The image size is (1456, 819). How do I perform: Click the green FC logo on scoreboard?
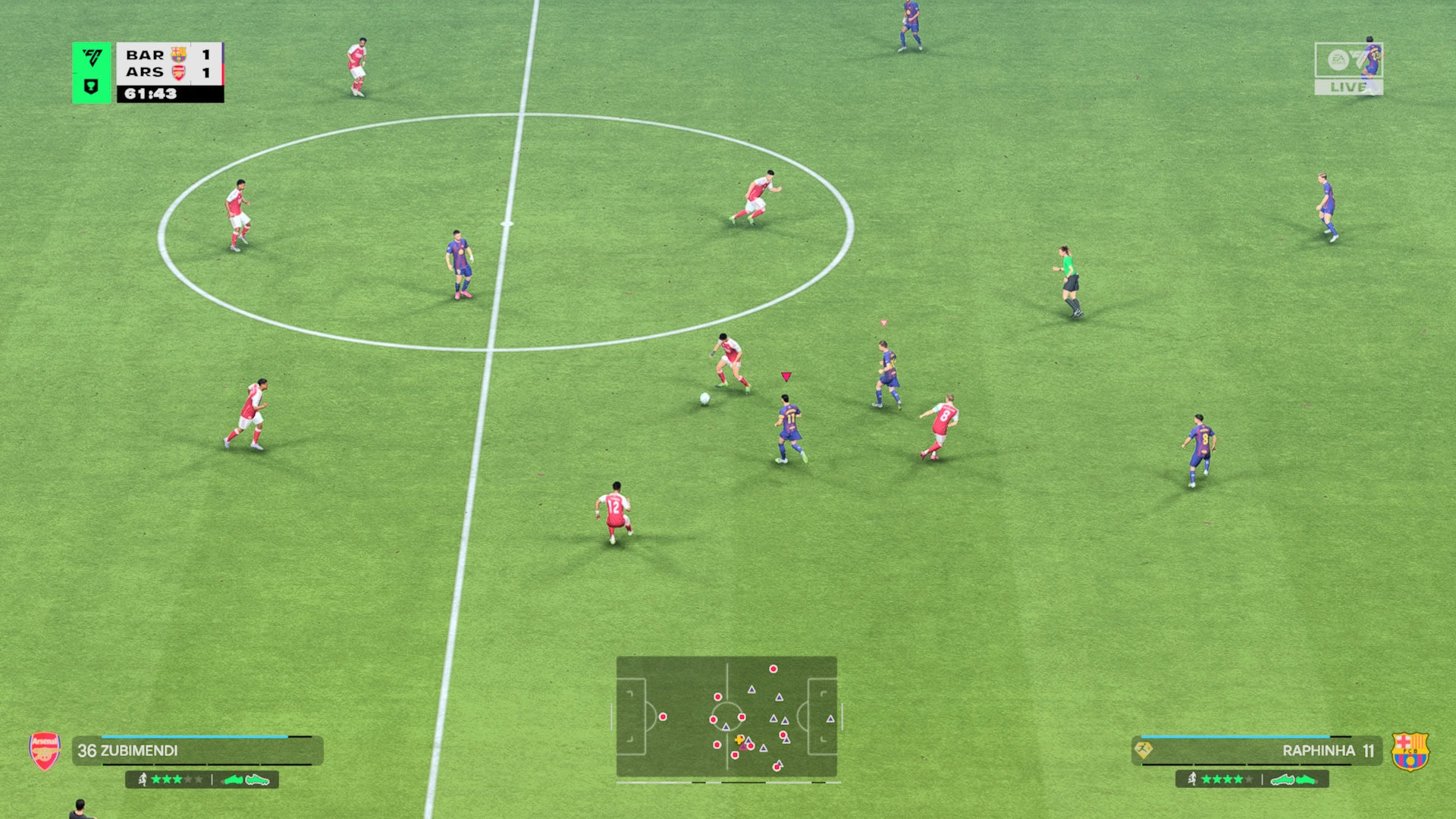click(x=92, y=58)
